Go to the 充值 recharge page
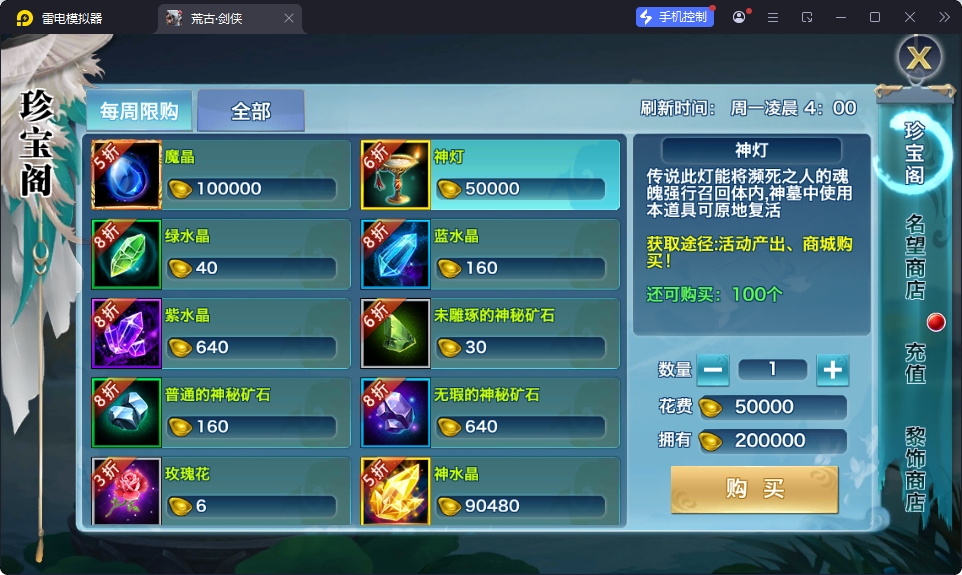Viewport: 962px width, 575px height. (x=915, y=362)
